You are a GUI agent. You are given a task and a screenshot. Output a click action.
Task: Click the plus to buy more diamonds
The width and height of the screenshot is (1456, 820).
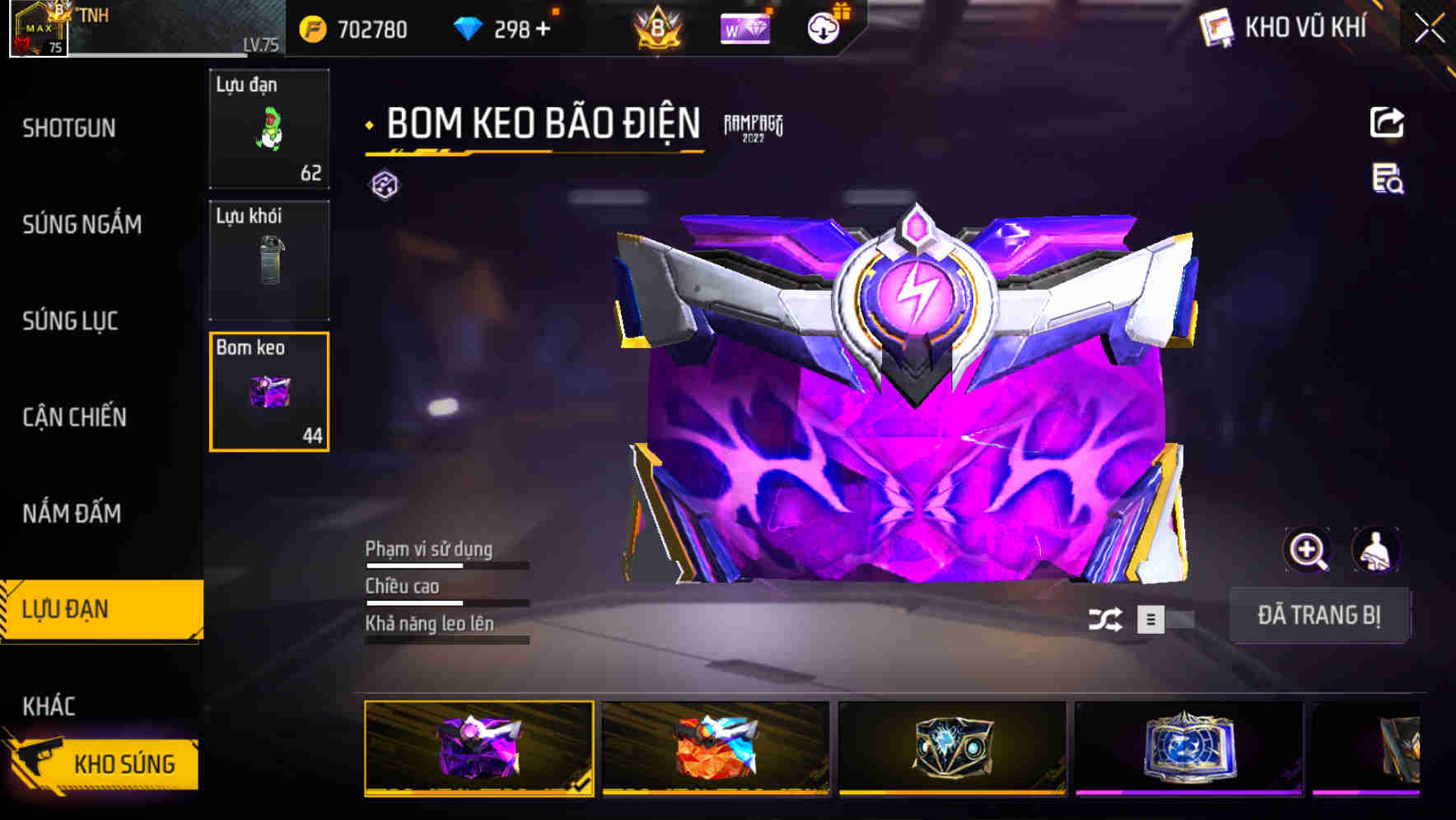544,27
